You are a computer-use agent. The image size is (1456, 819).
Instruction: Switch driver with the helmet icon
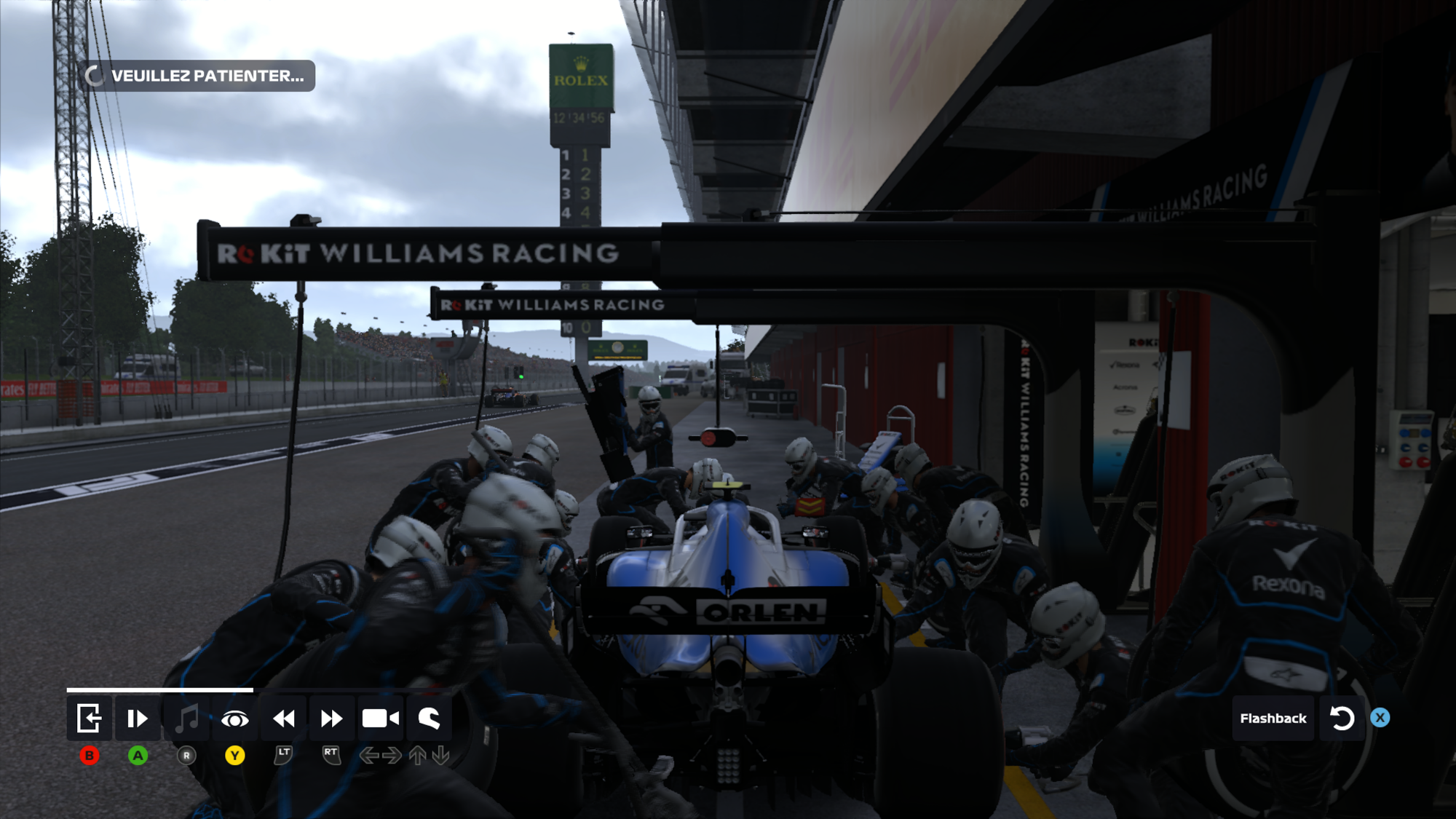point(429,719)
